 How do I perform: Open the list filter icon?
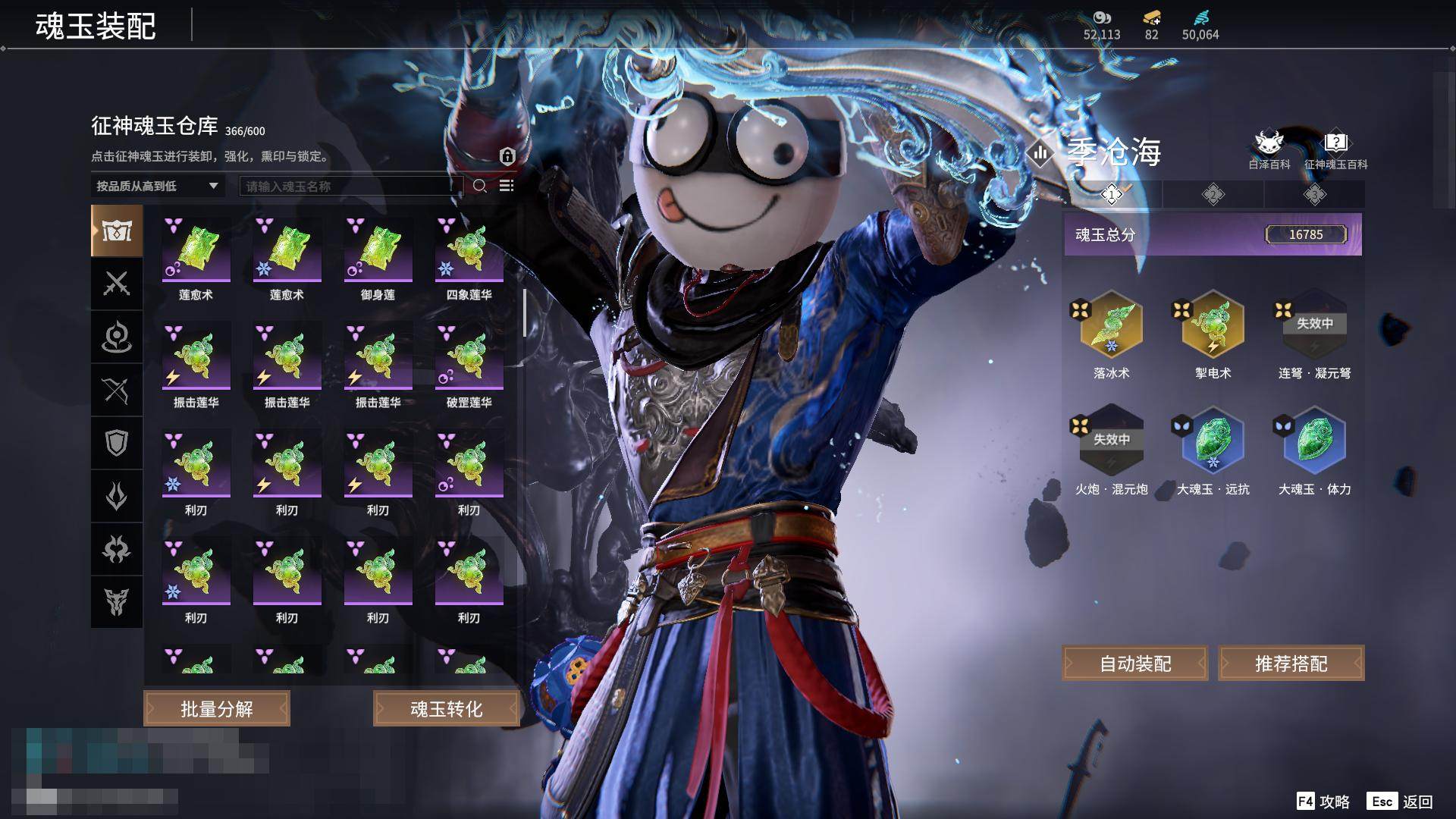507,186
